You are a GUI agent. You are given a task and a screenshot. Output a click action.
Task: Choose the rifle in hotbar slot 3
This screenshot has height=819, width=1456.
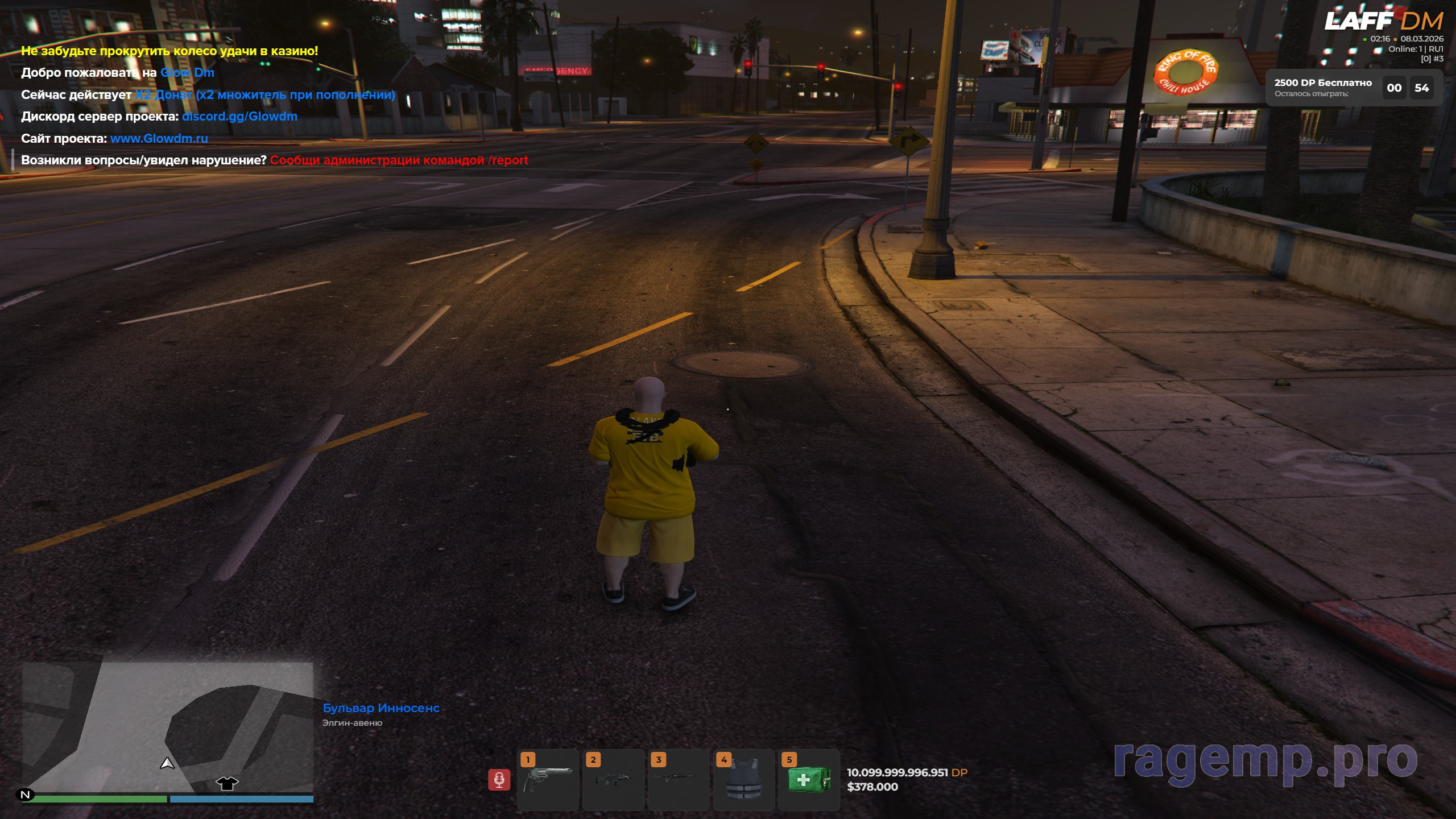[678, 779]
